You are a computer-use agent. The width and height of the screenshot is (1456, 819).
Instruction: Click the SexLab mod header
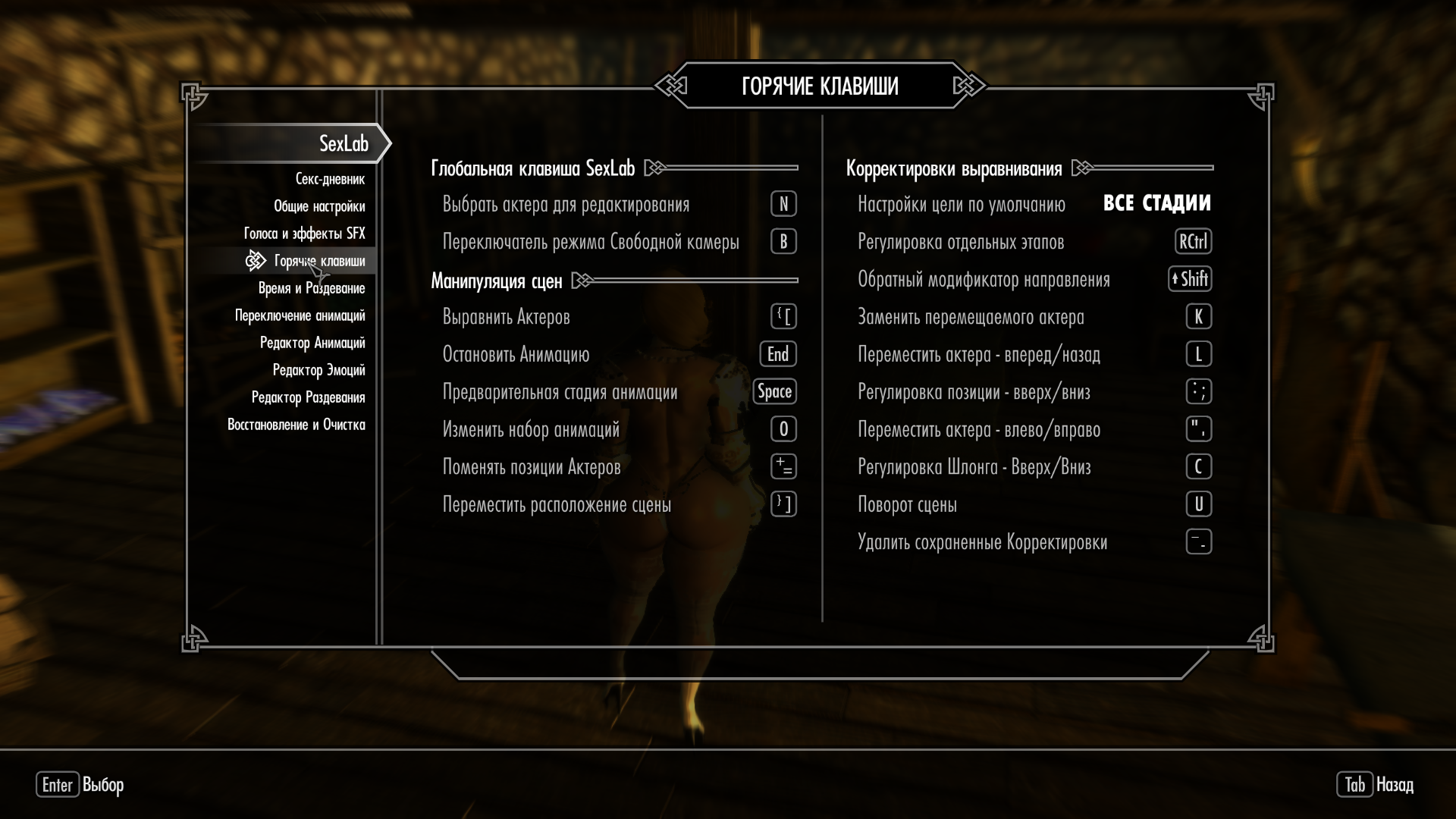(343, 143)
